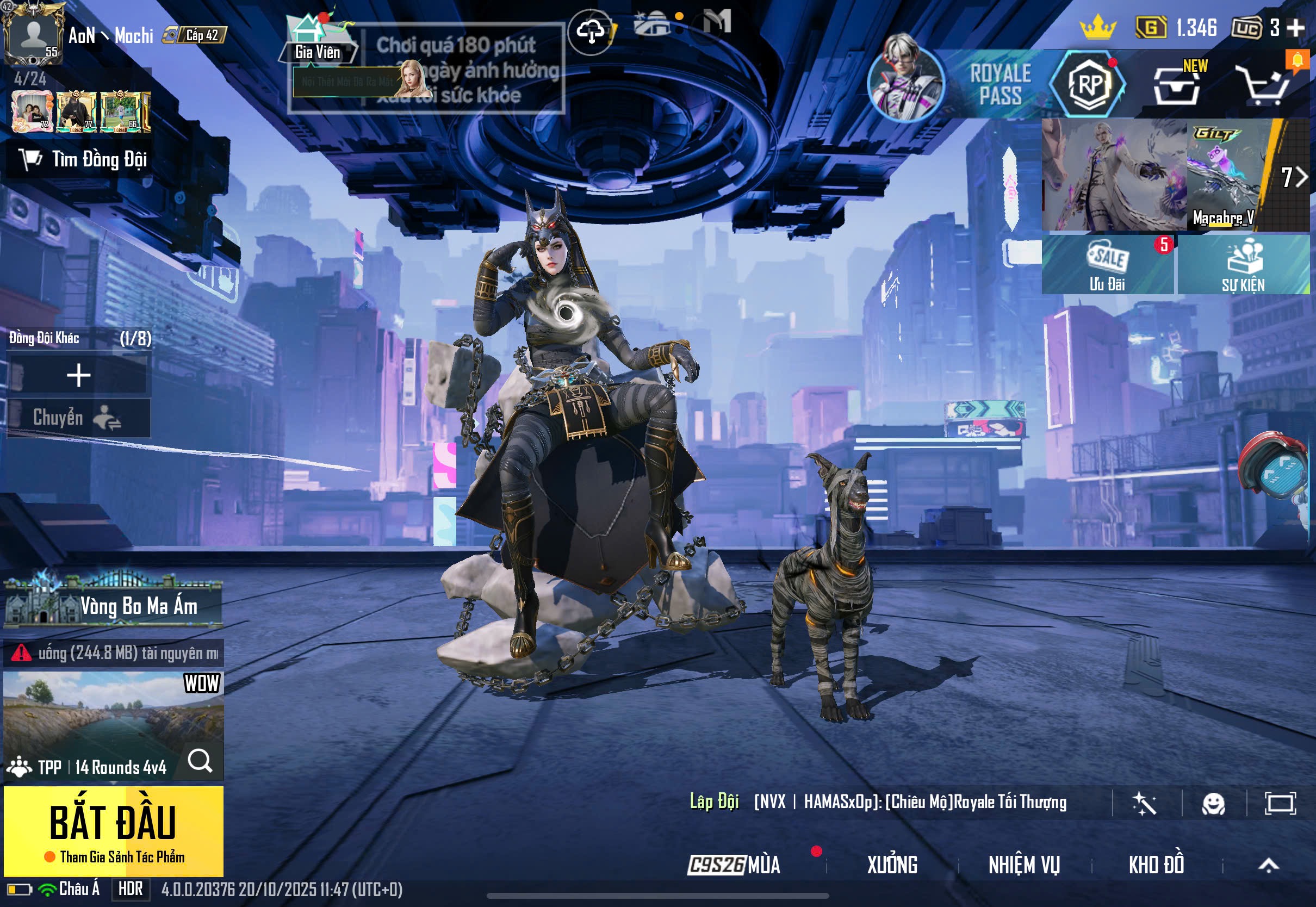Open the Ưu Đãi sale offers

1107,265
